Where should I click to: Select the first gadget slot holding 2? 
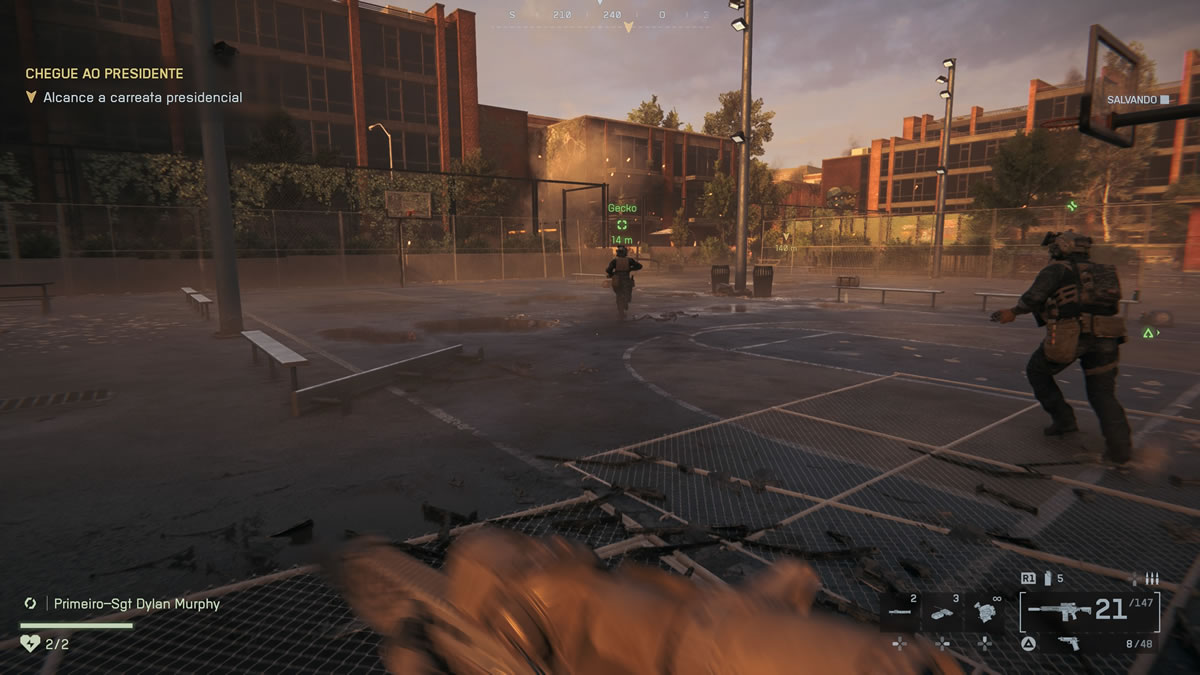coord(900,612)
